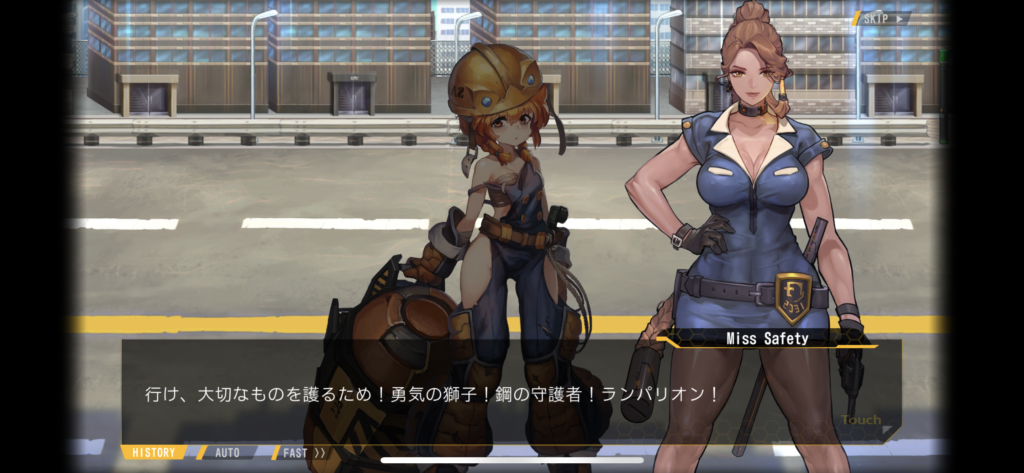Toggle AUTO dialogue advance
1024x473 pixels.
[227, 452]
